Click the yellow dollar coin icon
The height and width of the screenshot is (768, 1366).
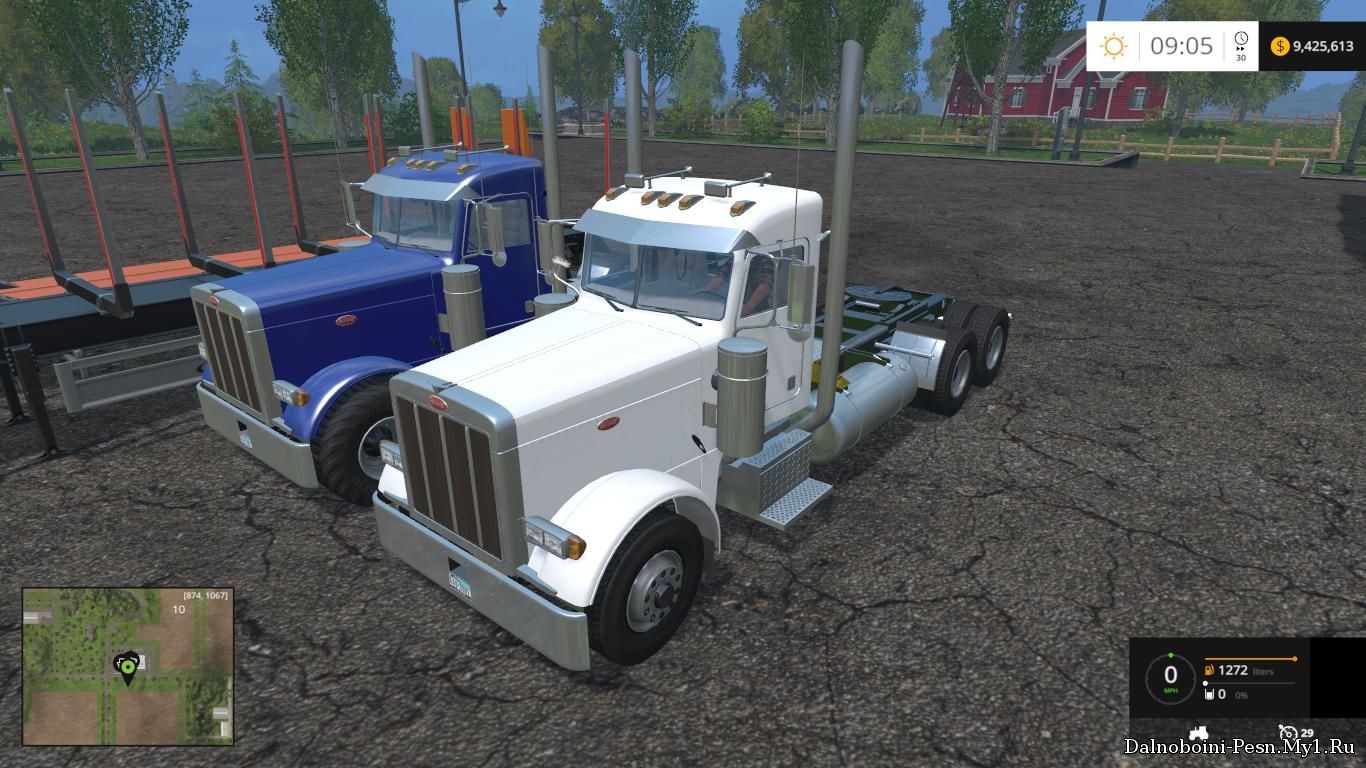pyautogui.click(x=1280, y=47)
